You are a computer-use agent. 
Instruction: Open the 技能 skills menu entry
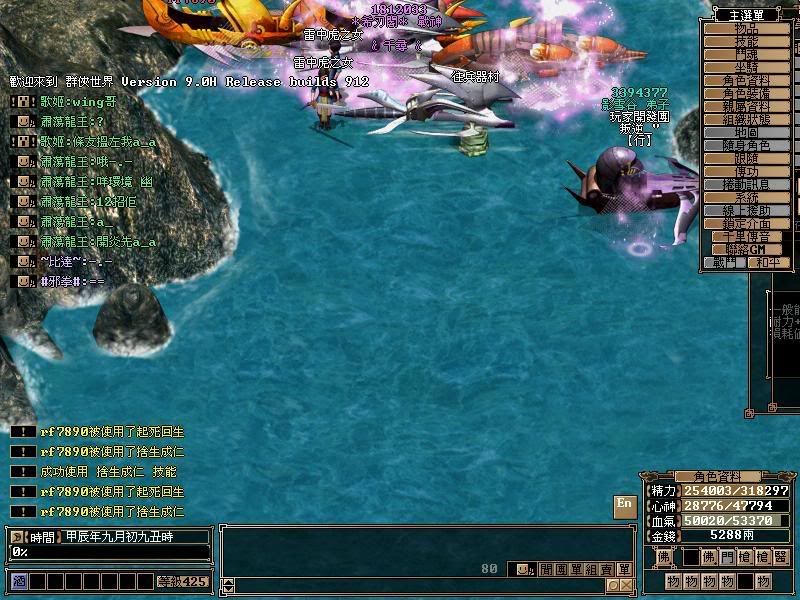tap(747, 42)
